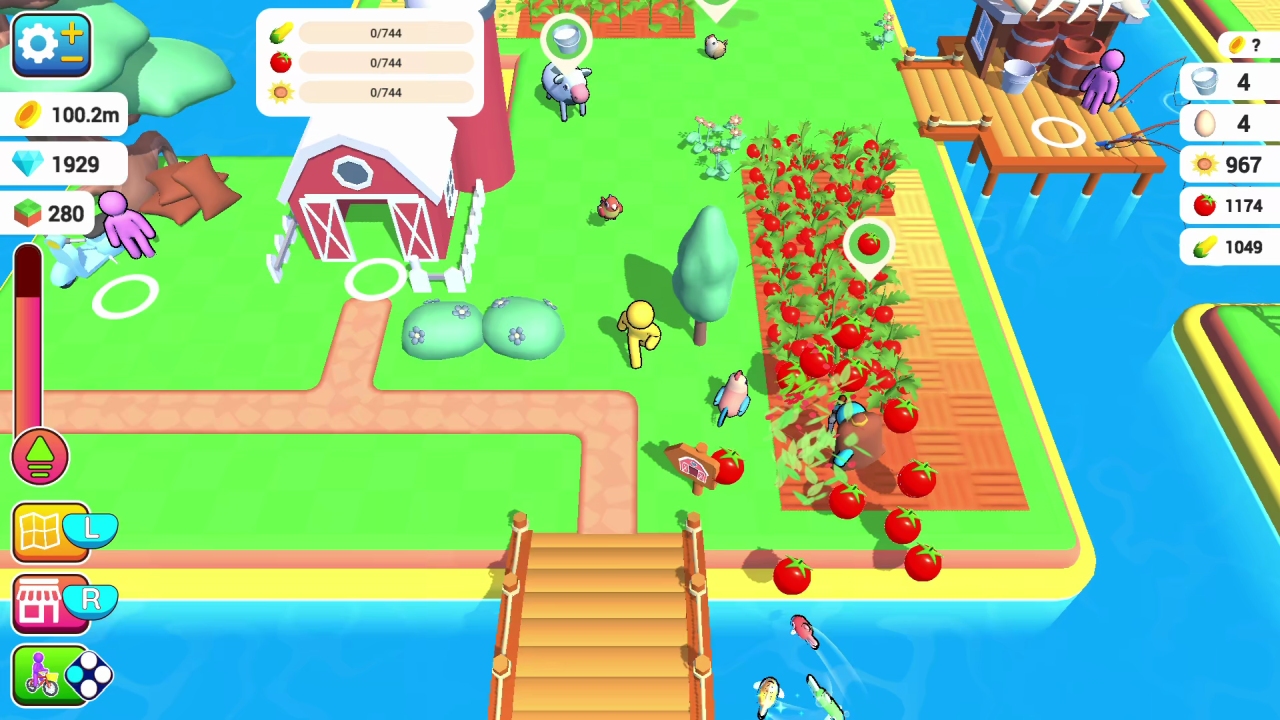Expand the four-dot panel beside the bicycle
This screenshot has width=1280, height=720.
click(88, 676)
